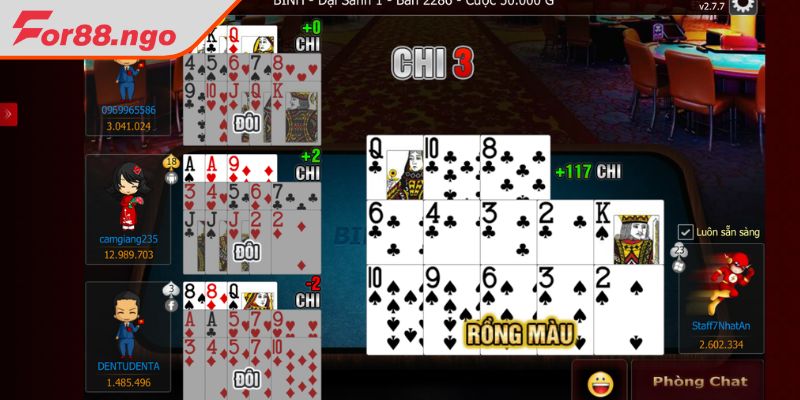
Task: Open the smiley emoji picker
Action: click(600, 381)
